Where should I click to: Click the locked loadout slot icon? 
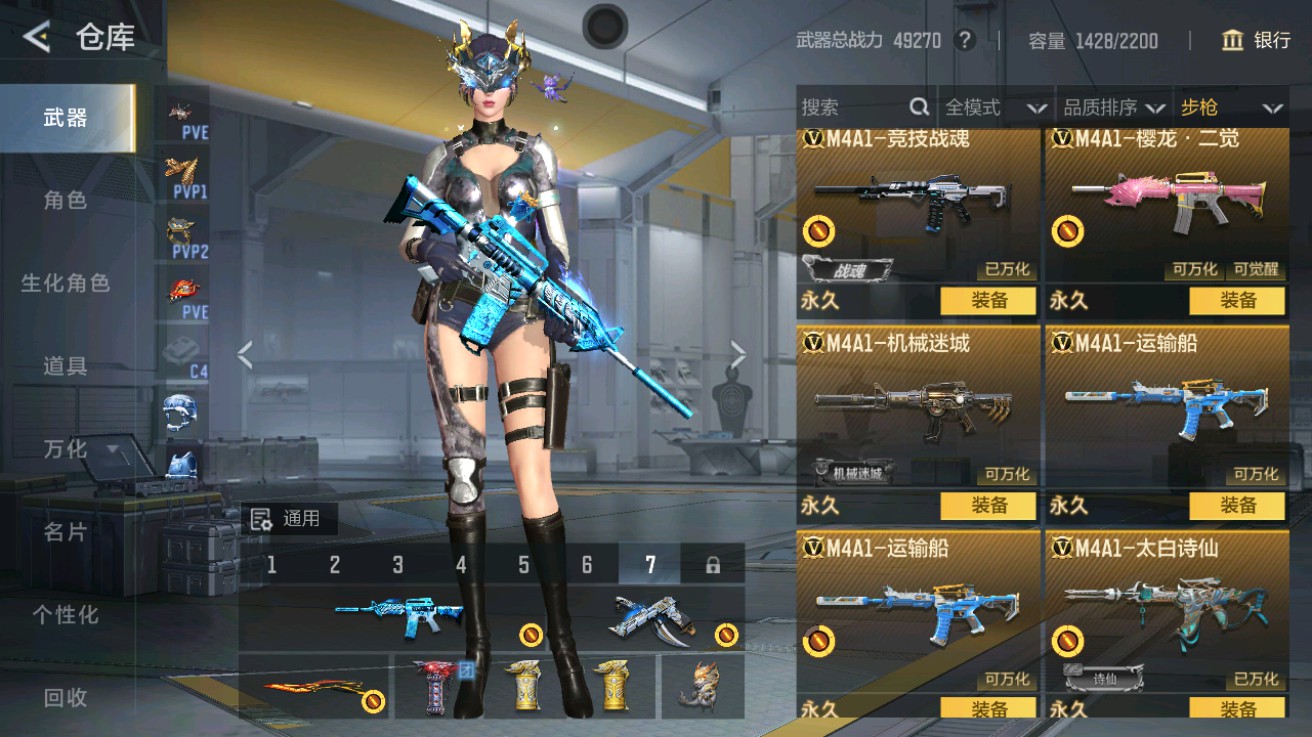coord(710,565)
